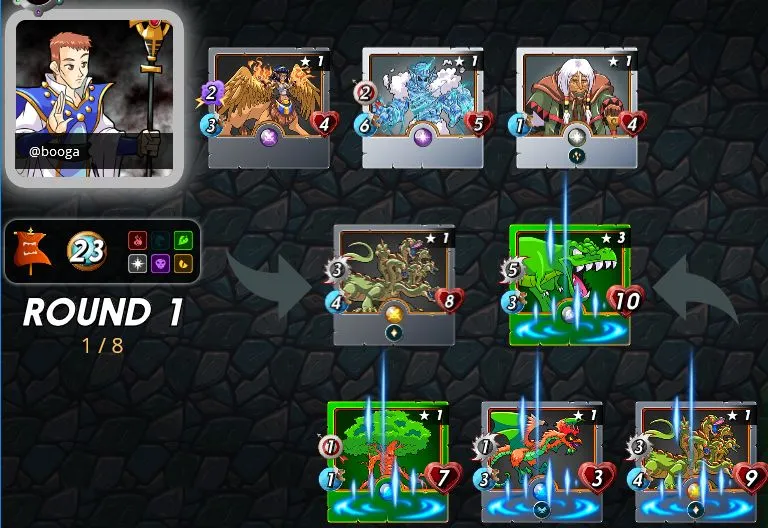Click the red fire splinter icon

tap(137, 241)
